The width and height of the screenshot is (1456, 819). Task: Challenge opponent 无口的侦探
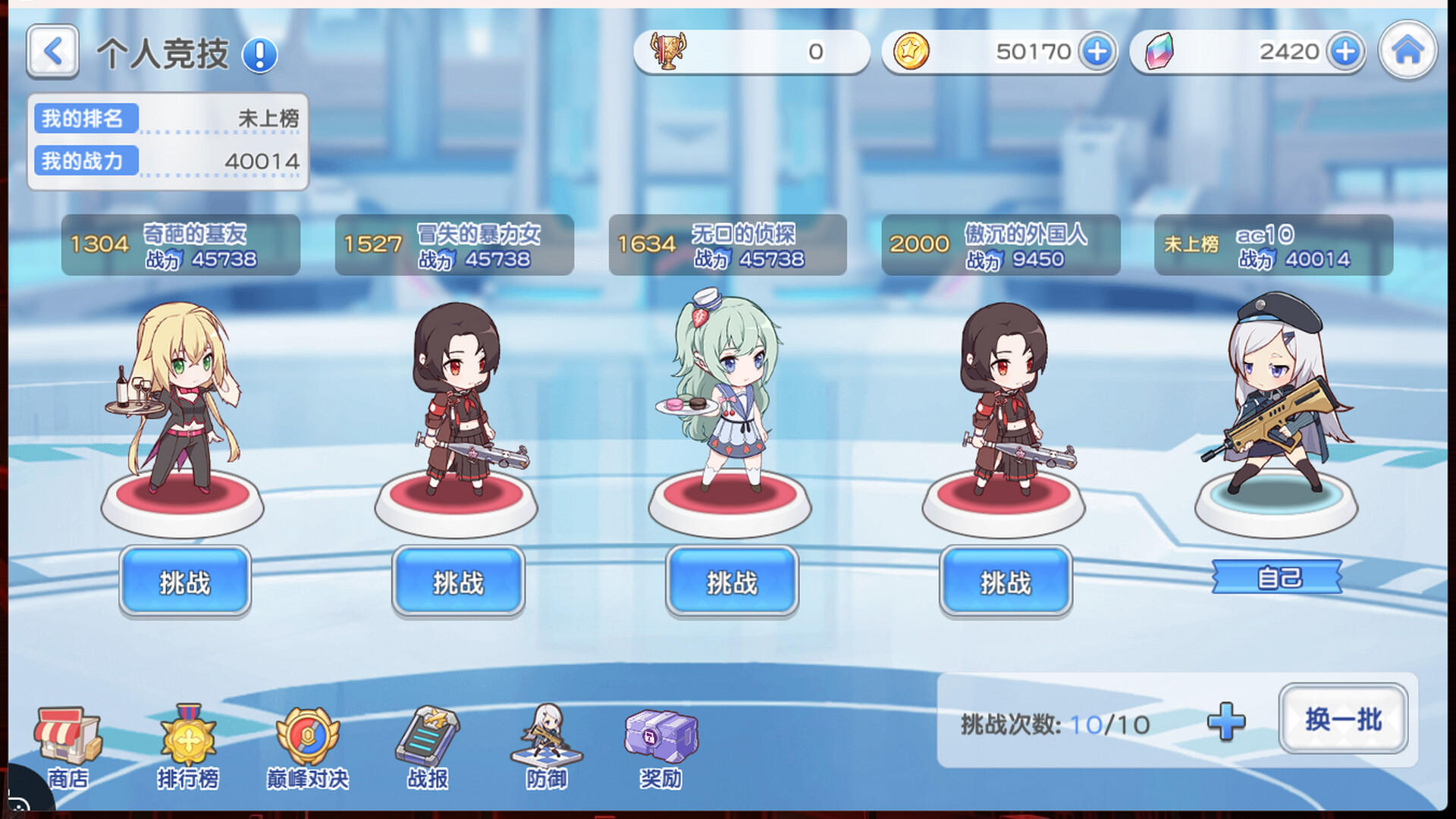730,581
